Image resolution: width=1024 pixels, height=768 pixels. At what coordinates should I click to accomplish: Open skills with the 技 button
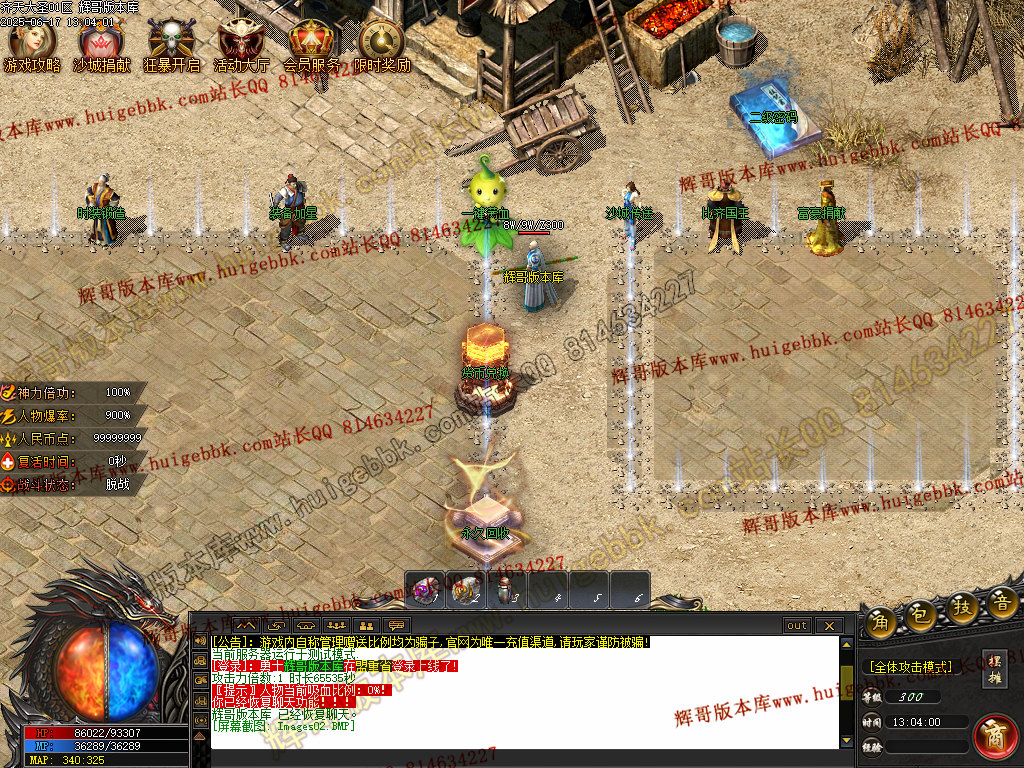point(963,607)
